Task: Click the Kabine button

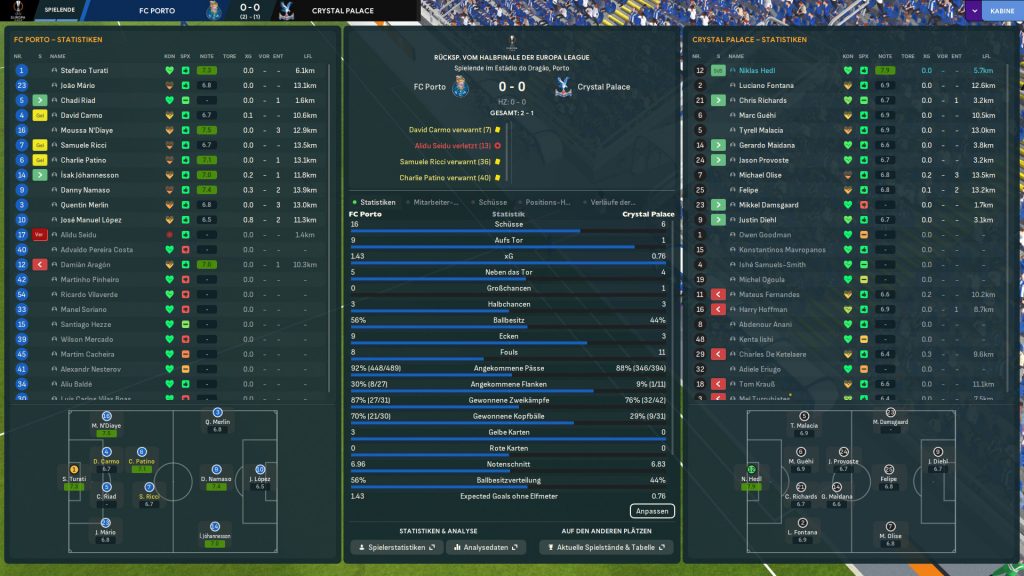Action: point(1001,11)
